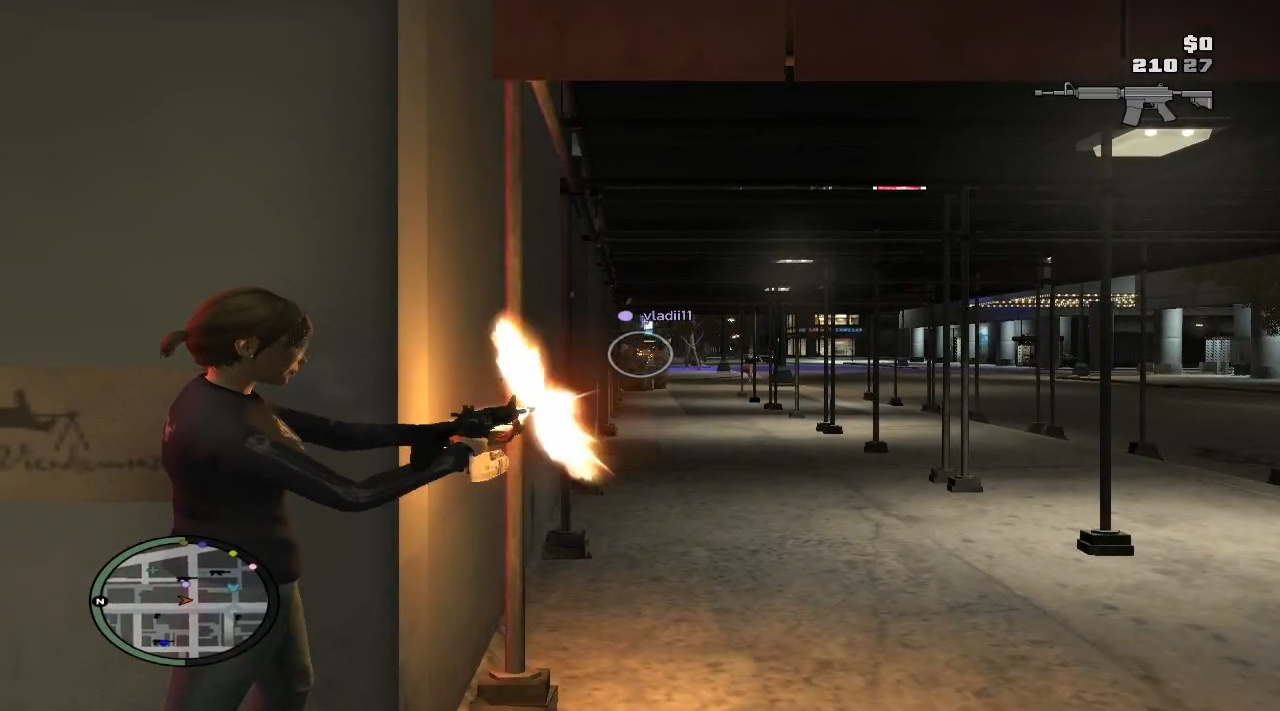The width and height of the screenshot is (1280, 711).
Task: Select the assault rifle weapon icon
Action: point(1124,100)
